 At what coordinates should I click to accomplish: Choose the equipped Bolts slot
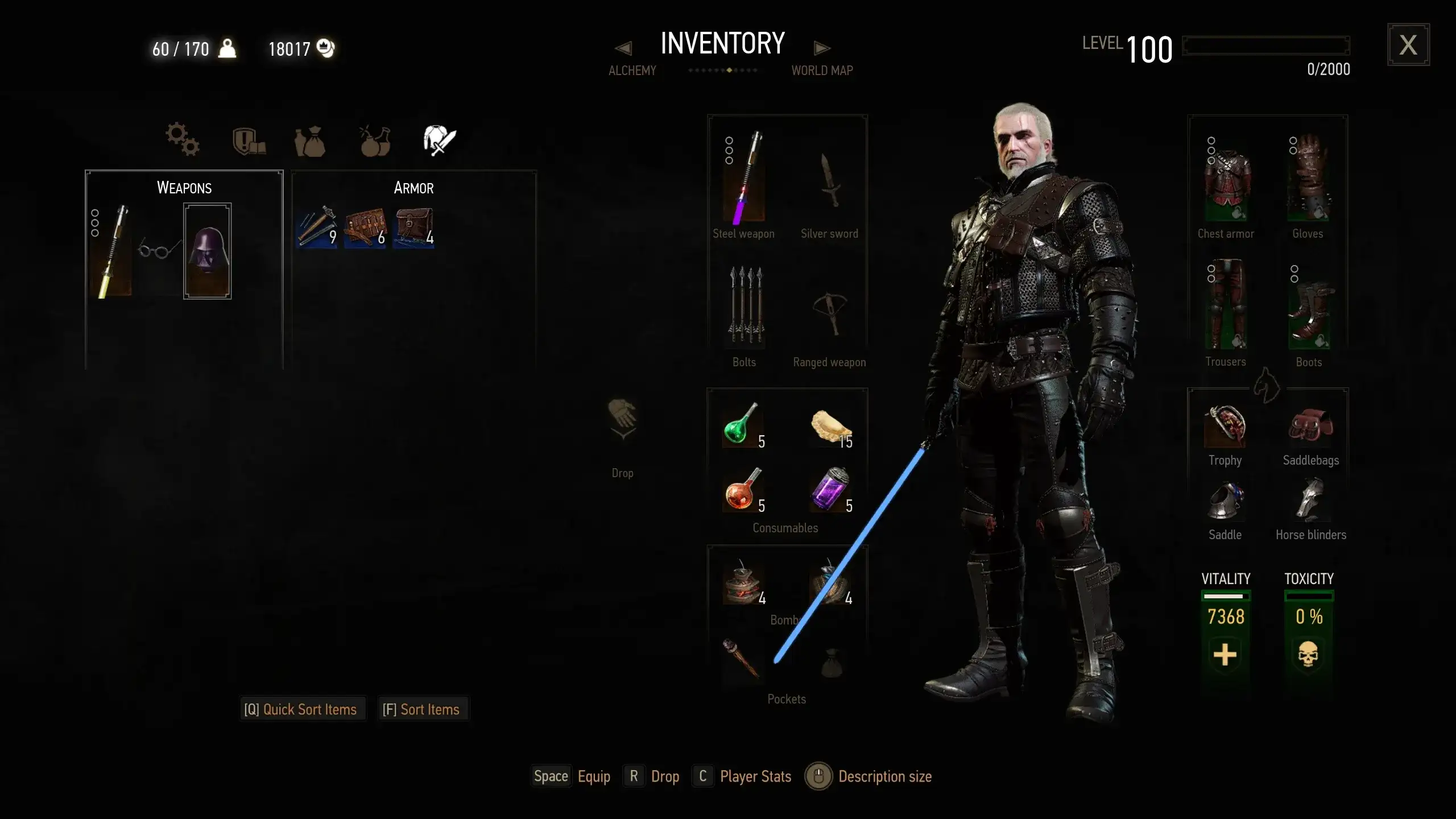tap(744, 305)
